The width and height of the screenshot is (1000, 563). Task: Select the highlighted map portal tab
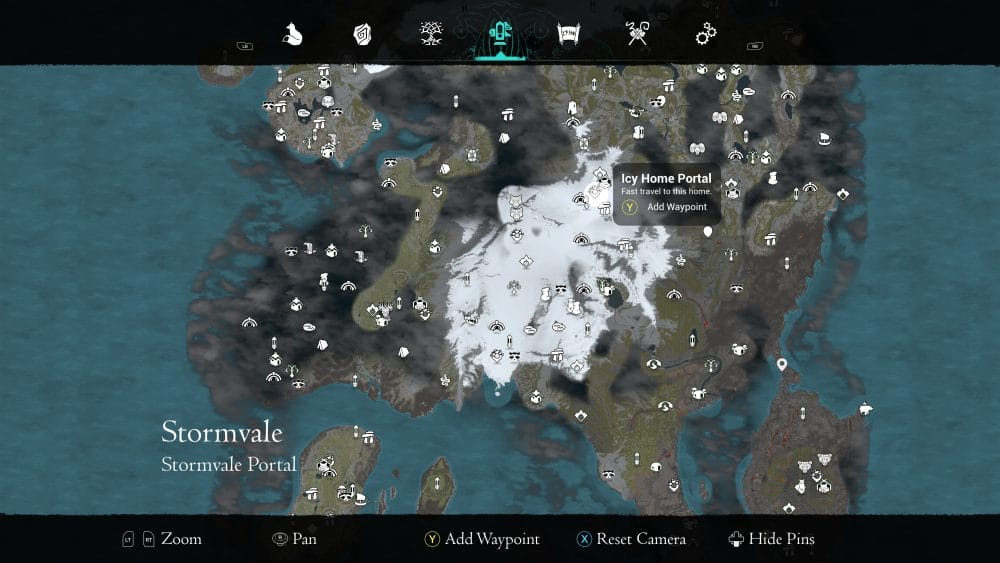point(499,35)
